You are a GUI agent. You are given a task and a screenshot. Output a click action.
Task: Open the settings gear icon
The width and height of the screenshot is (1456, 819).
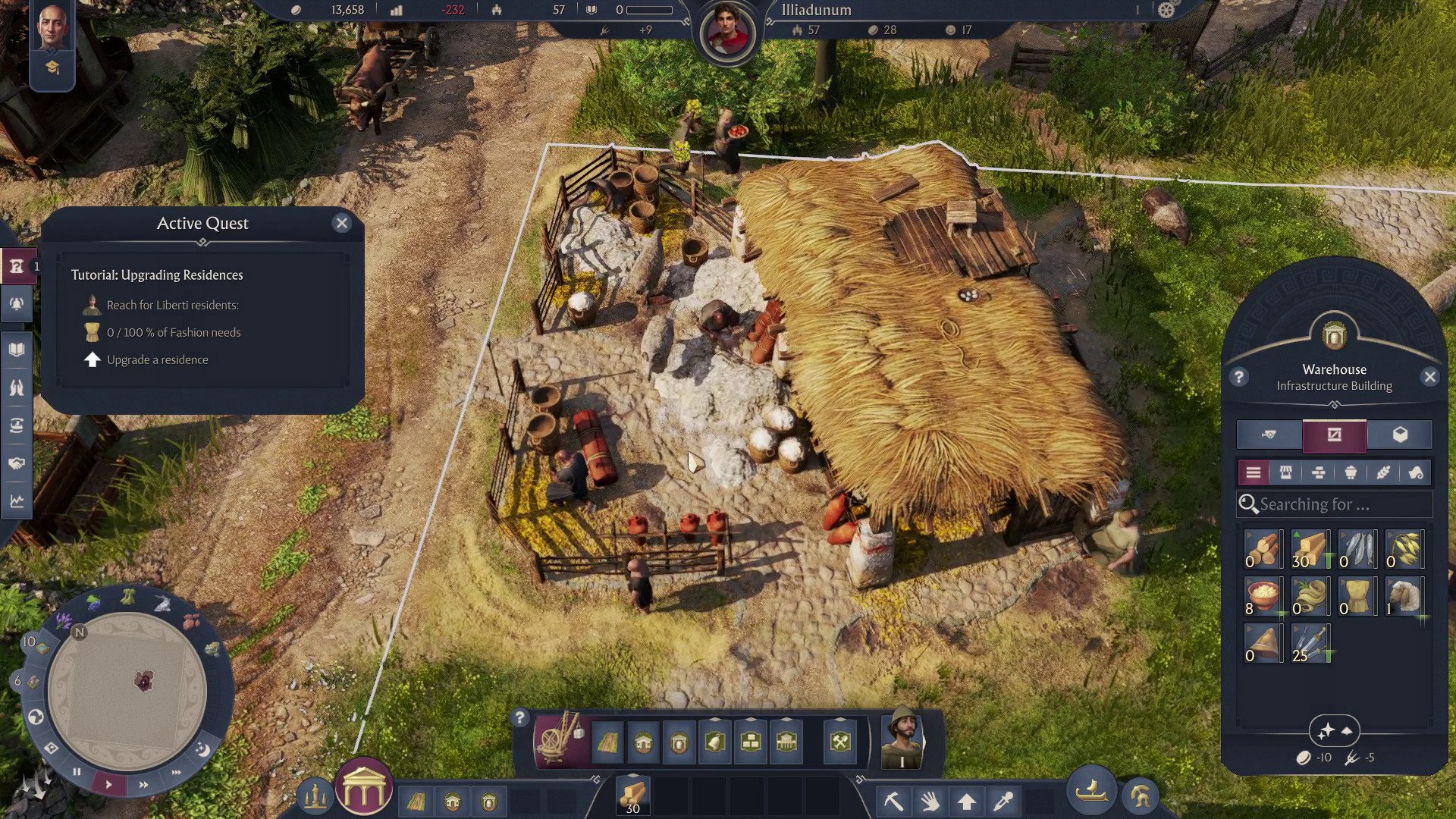pyautogui.click(x=1166, y=10)
